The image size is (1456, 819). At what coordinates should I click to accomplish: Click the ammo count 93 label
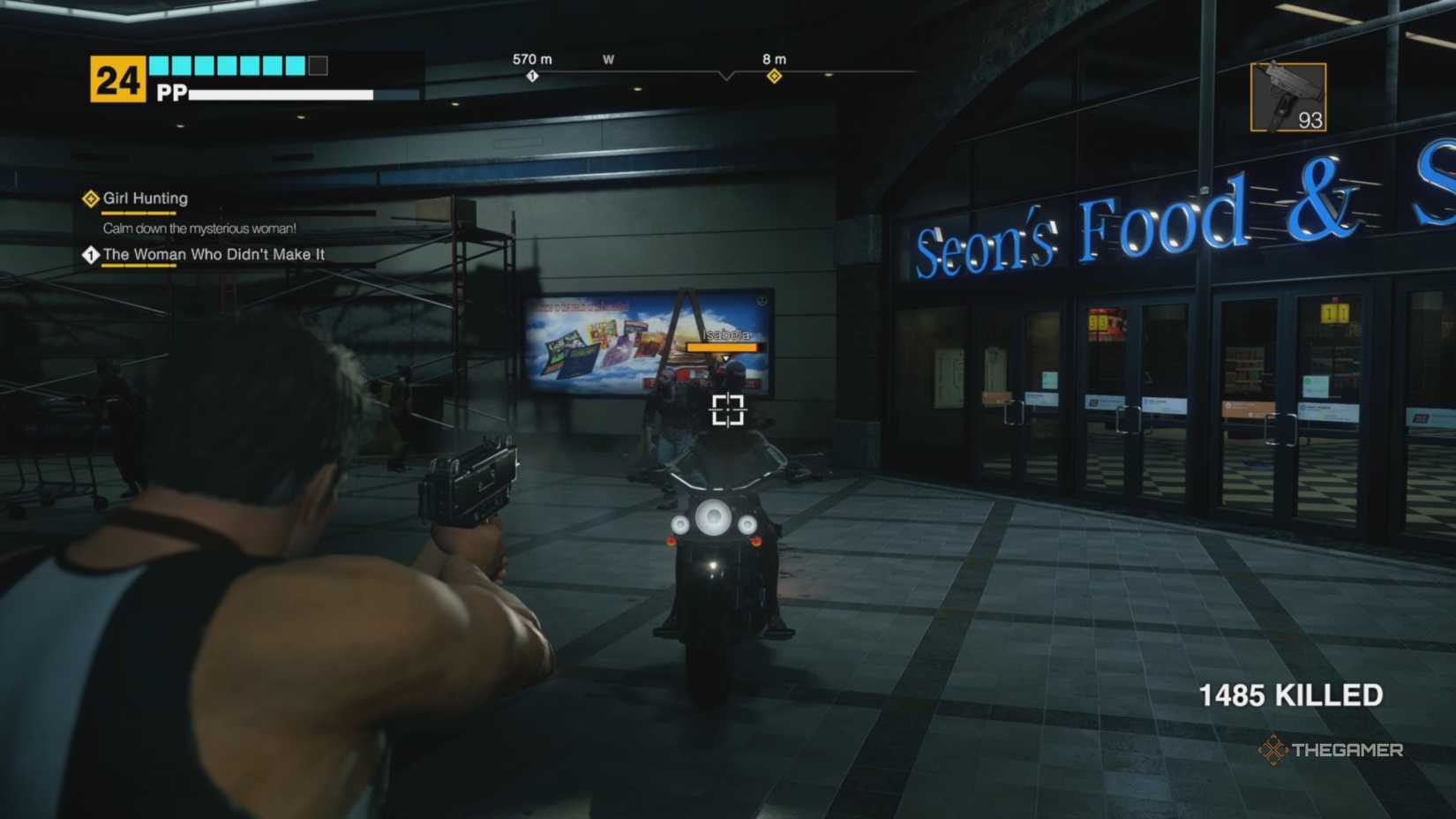pyautogui.click(x=1310, y=119)
